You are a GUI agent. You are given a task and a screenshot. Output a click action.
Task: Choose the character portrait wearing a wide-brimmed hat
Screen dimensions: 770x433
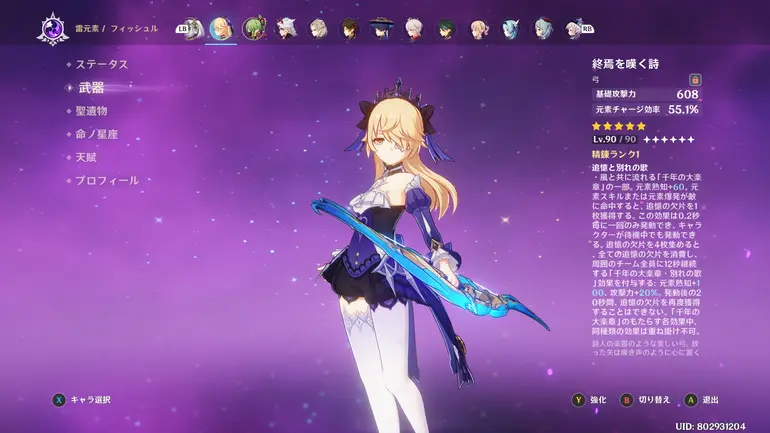(x=382, y=27)
